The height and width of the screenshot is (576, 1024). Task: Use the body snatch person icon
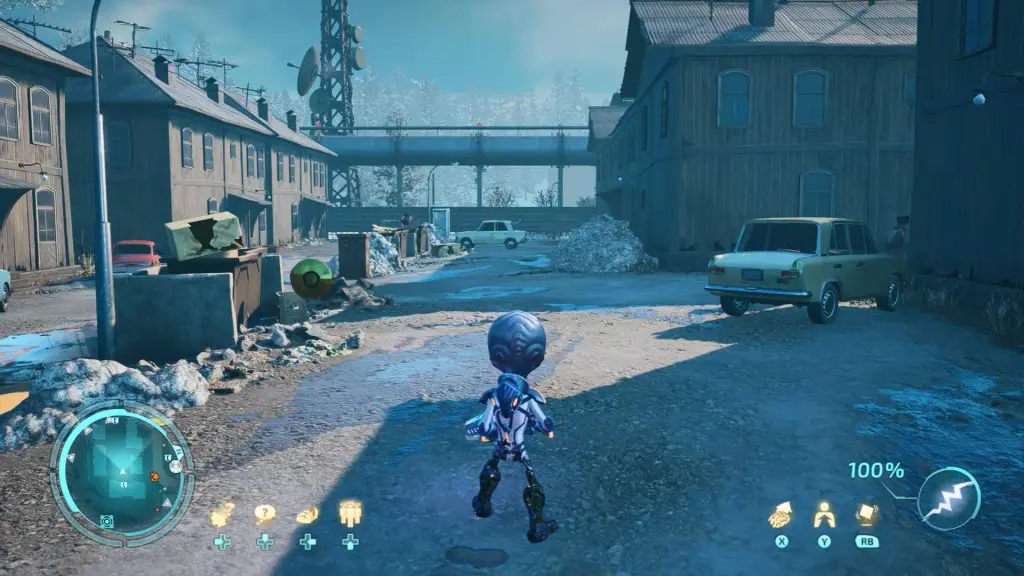[x=823, y=514]
